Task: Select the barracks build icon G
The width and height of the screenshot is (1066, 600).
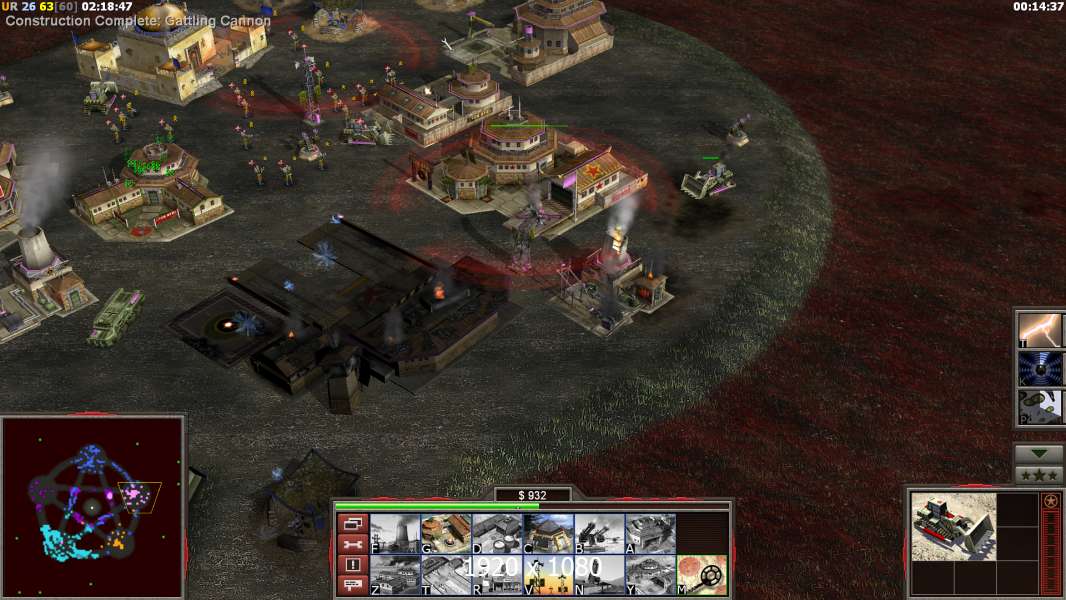Action: coord(446,534)
